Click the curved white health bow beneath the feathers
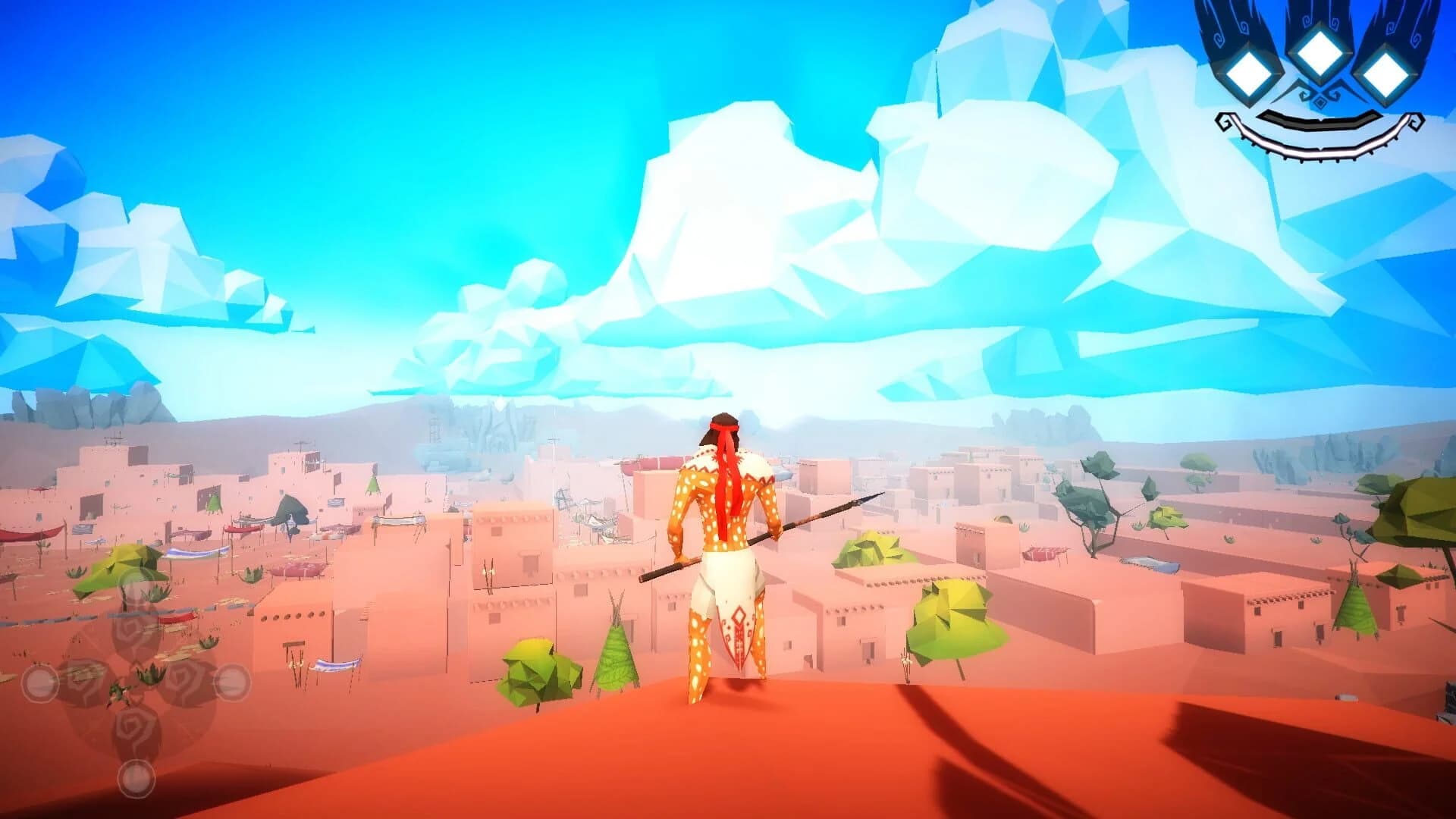1456x819 pixels. (1319, 148)
